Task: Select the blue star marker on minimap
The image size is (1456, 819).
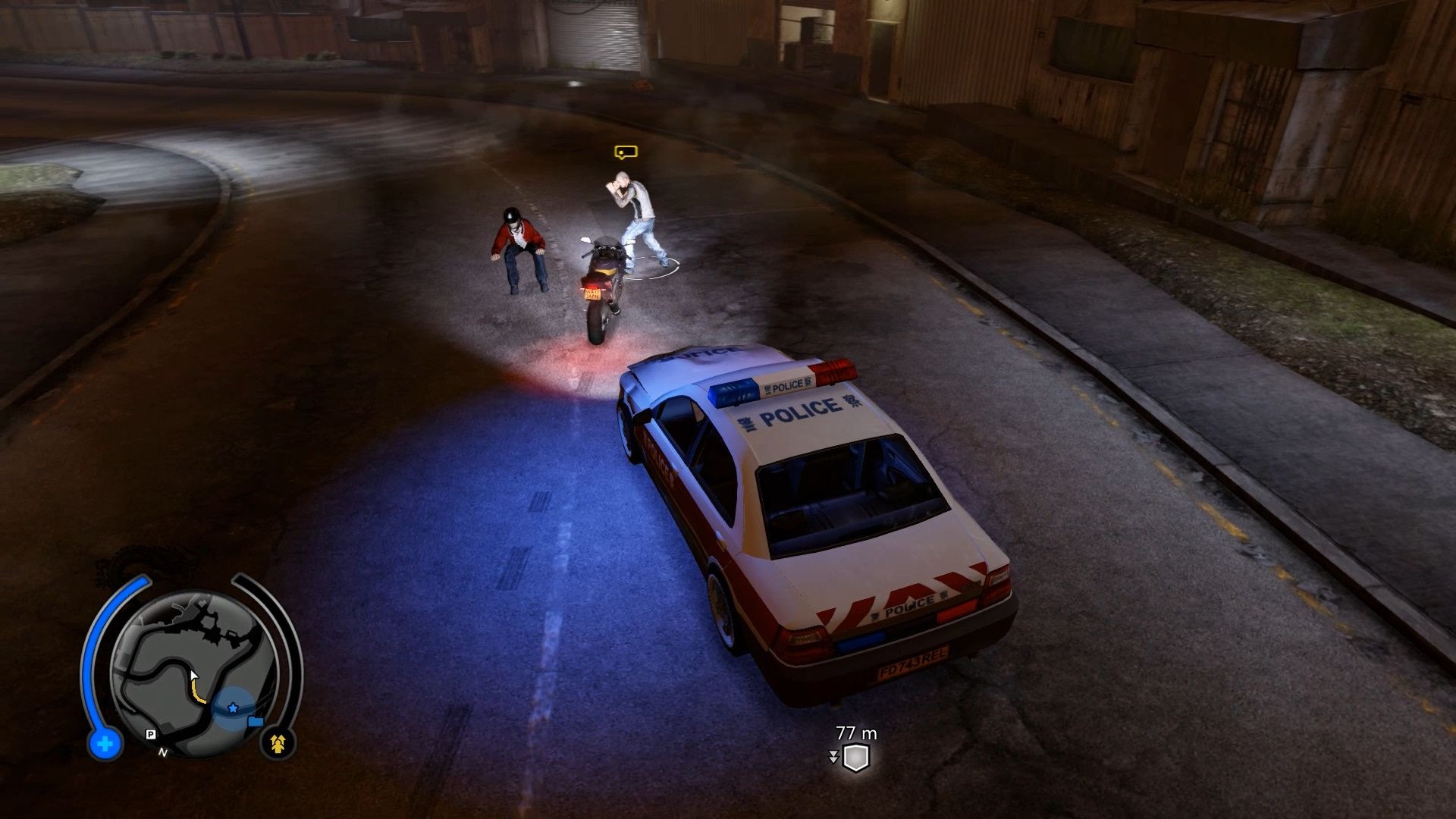Action: [233, 708]
